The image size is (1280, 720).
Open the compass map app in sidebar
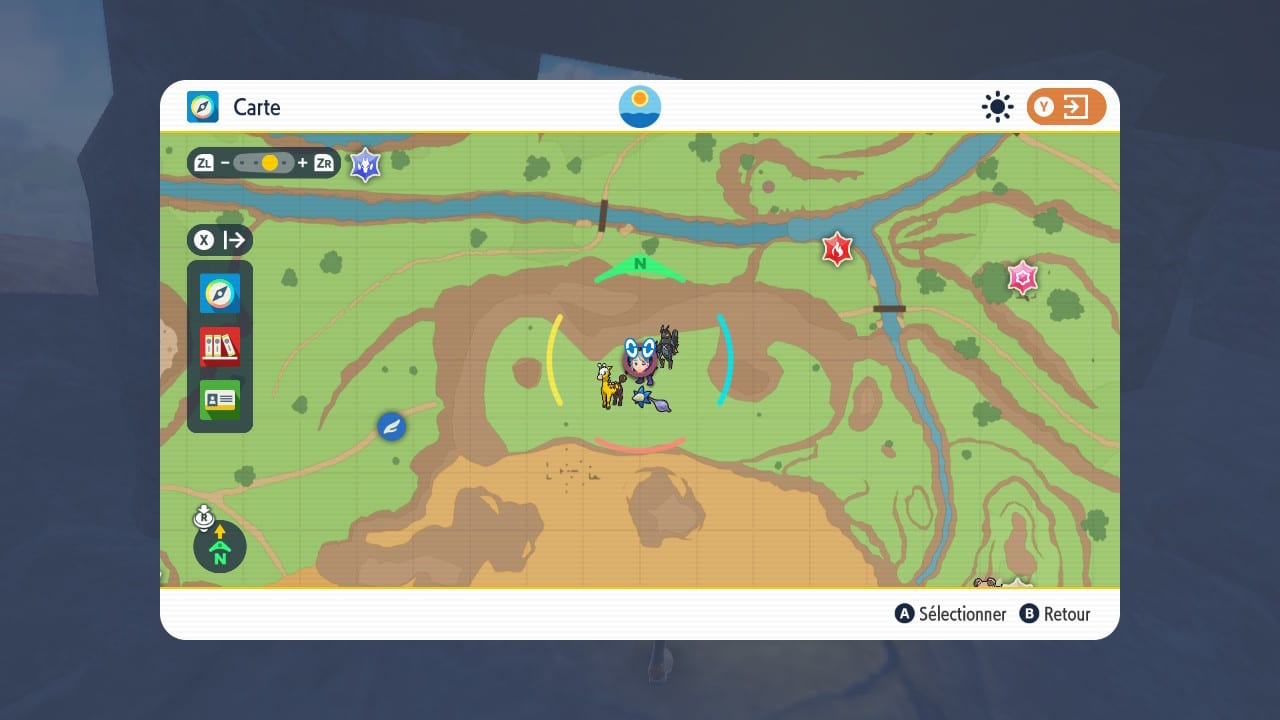tap(220, 294)
